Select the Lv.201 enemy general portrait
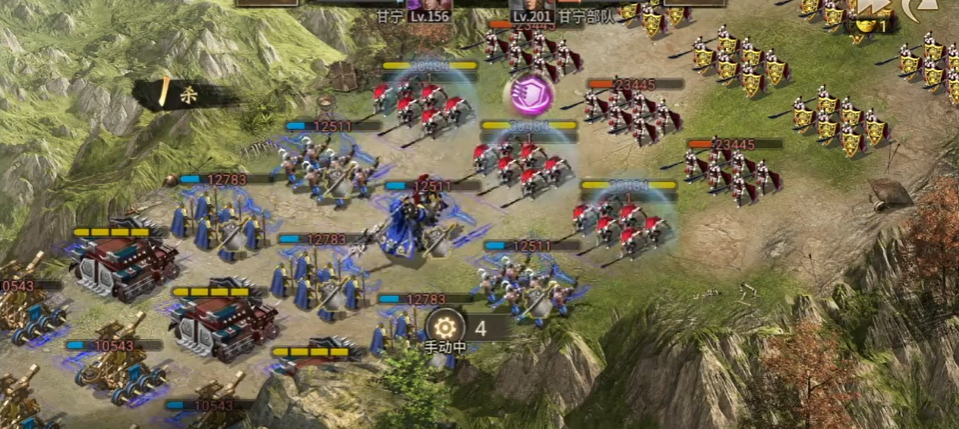Screen dimensions: 959x429 point(531,4)
